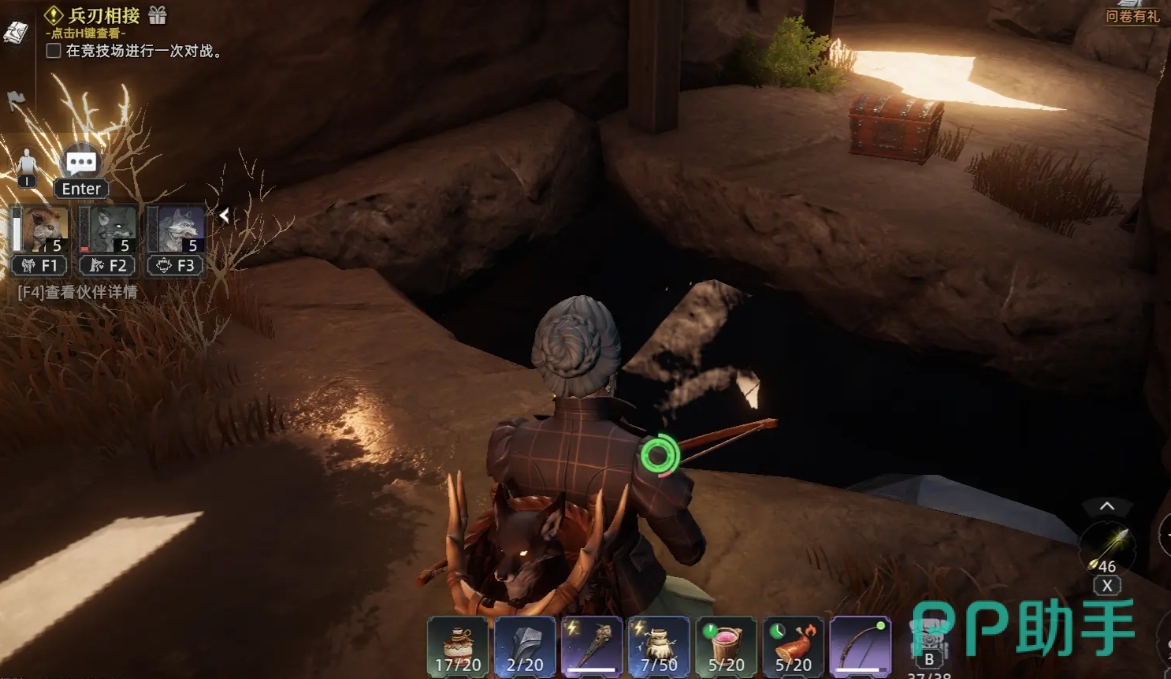This screenshot has height=679, width=1171.
Task: Select the grey stone hotbar slot
Action: click(525, 646)
